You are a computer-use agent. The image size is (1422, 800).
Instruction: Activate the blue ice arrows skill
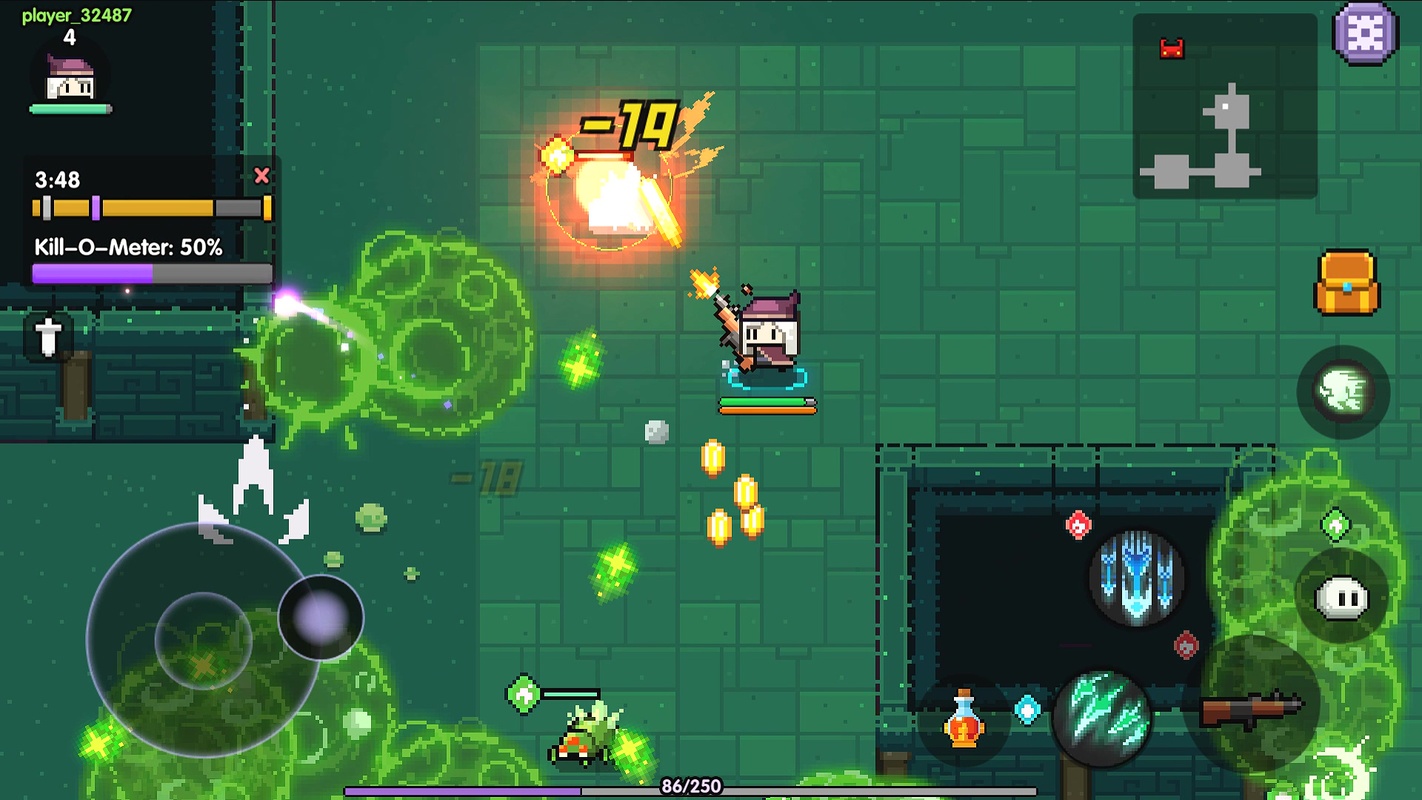tap(1137, 578)
